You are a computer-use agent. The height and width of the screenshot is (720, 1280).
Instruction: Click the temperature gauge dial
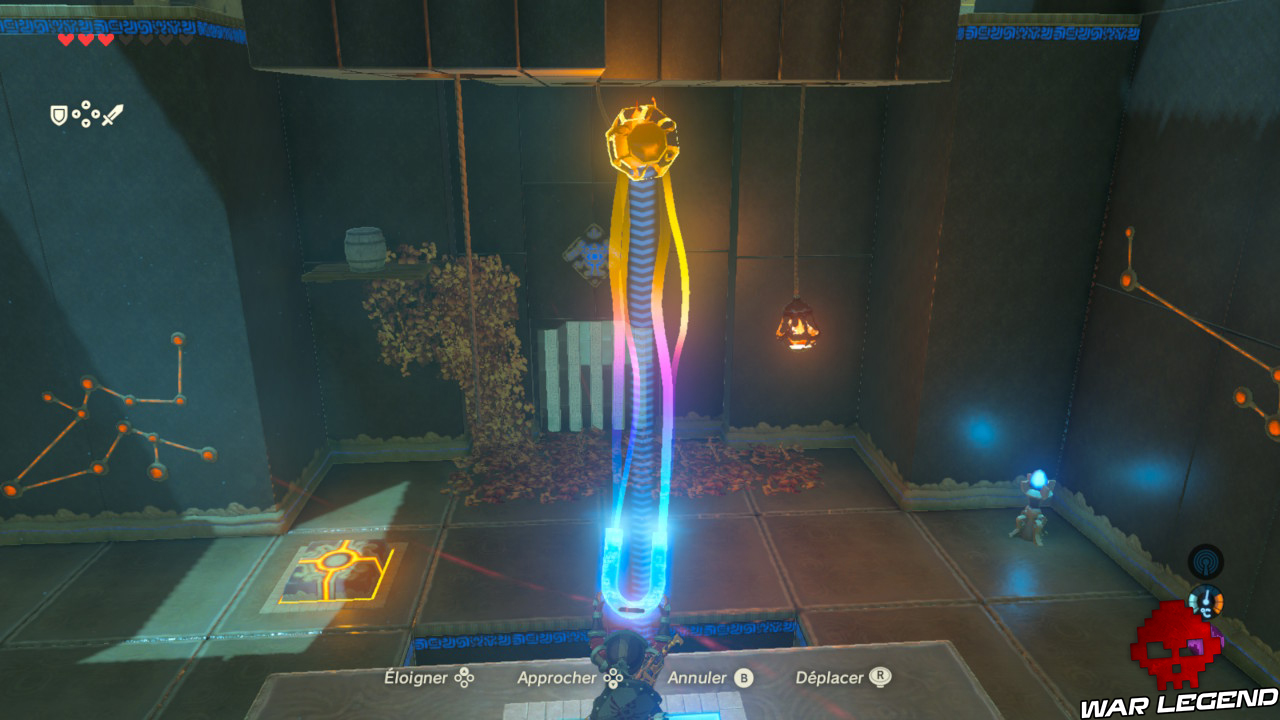pos(1206,601)
